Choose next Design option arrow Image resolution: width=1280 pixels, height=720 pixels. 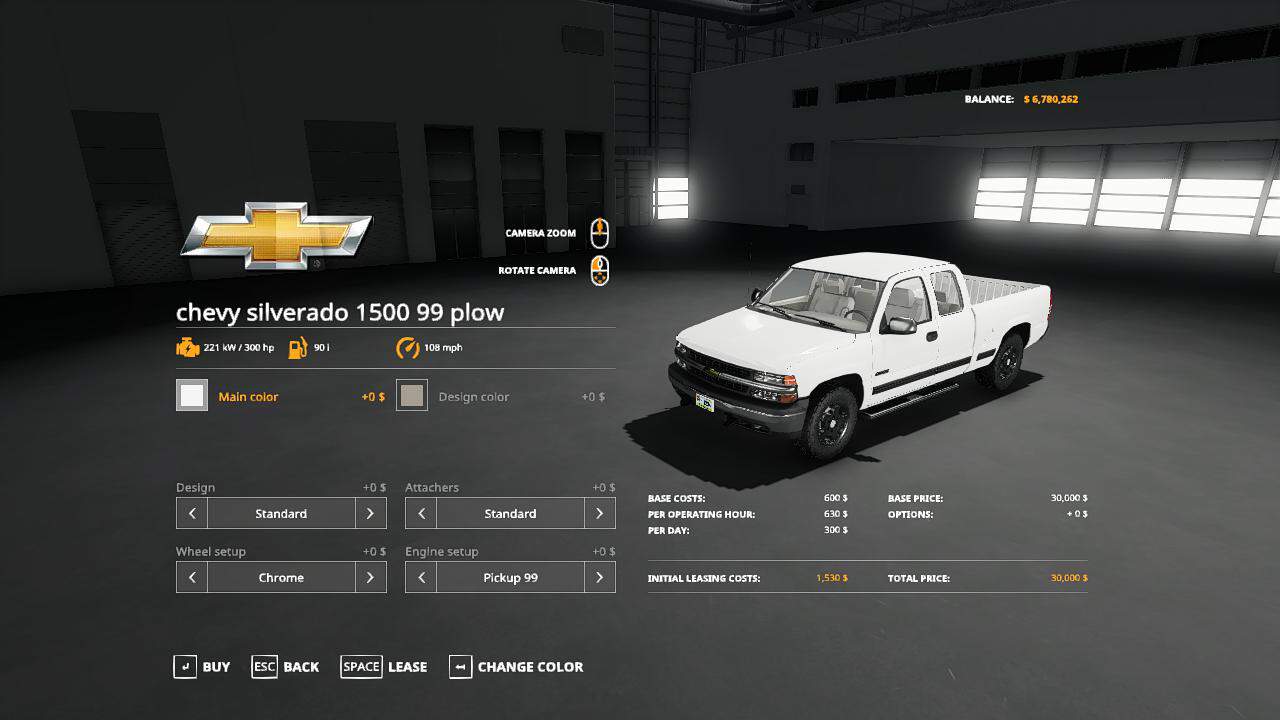click(370, 514)
